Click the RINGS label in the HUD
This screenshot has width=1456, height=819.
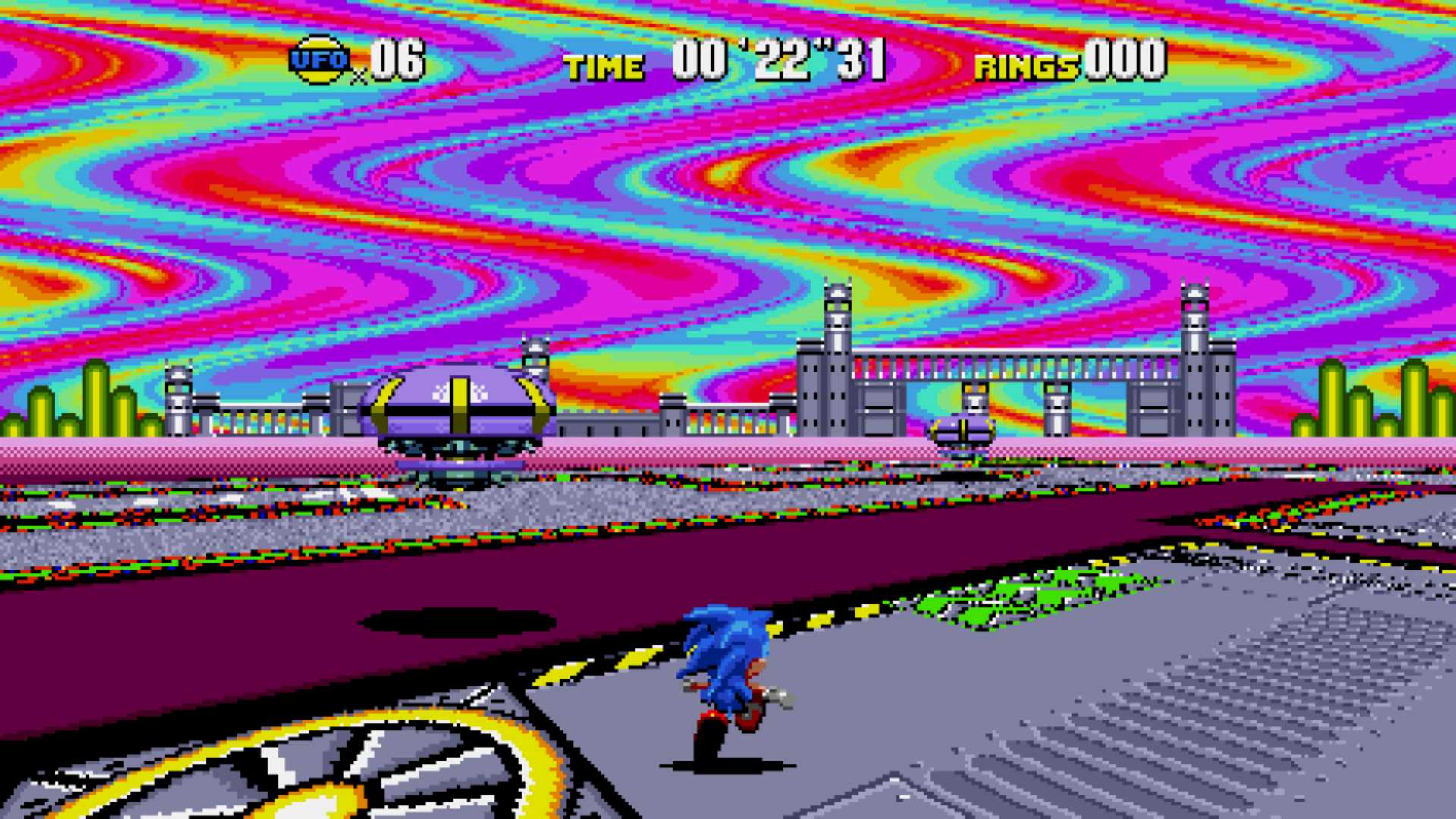click(x=1025, y=67)
